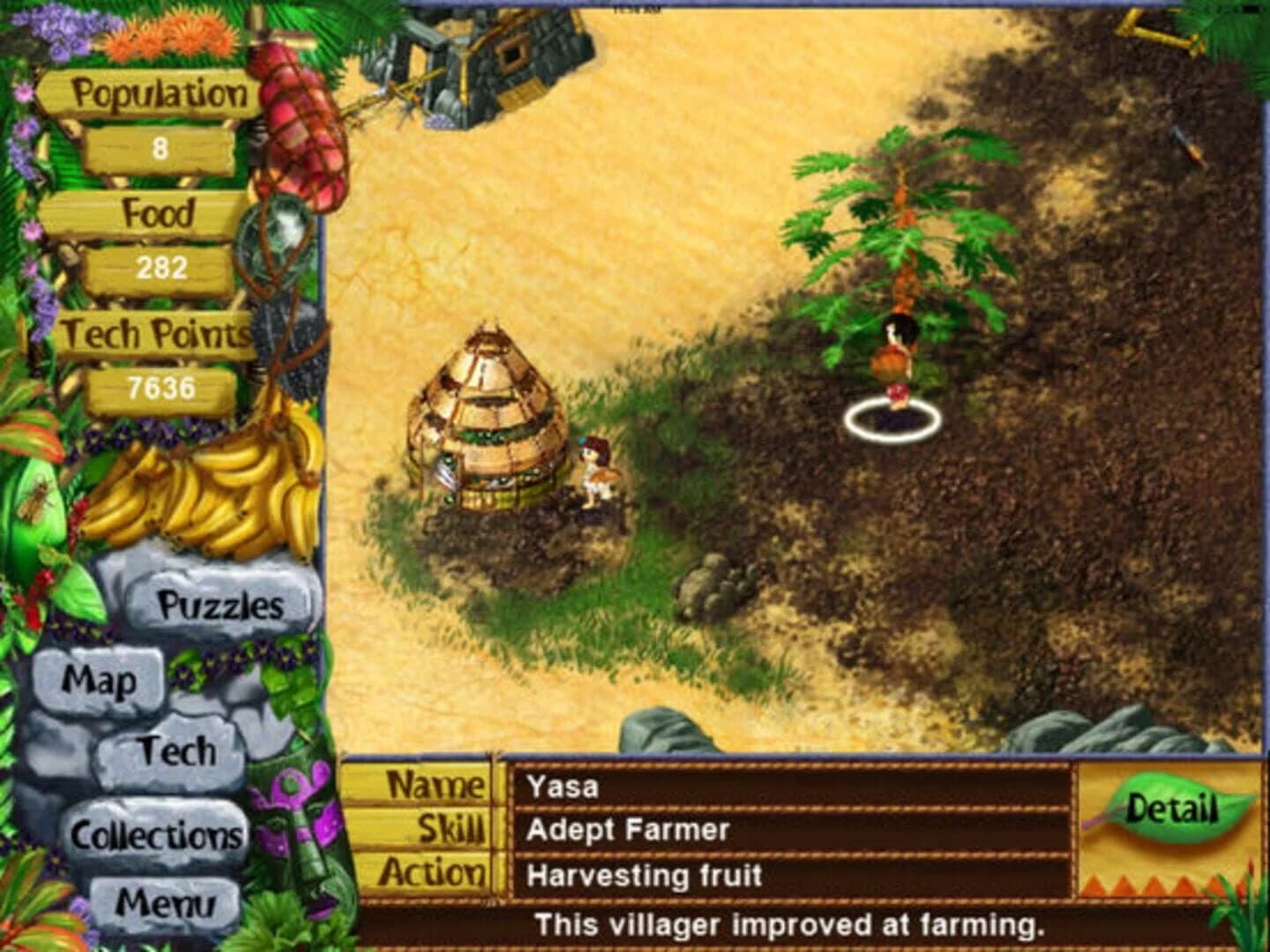
Task: Open the Puzzles panel
Action: tap(218, 603)
